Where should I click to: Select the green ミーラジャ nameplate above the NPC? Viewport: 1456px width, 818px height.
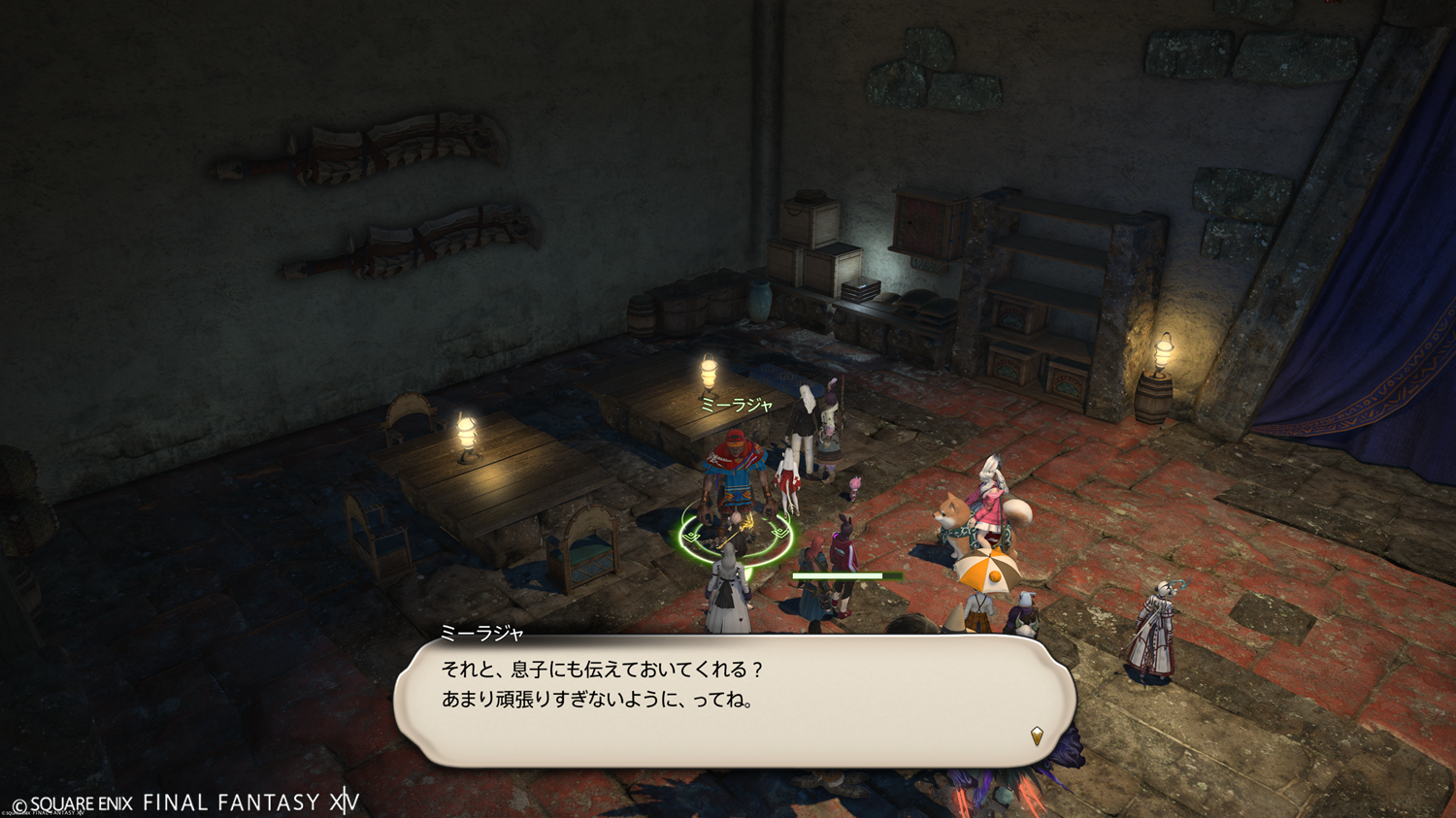[736, 406]
